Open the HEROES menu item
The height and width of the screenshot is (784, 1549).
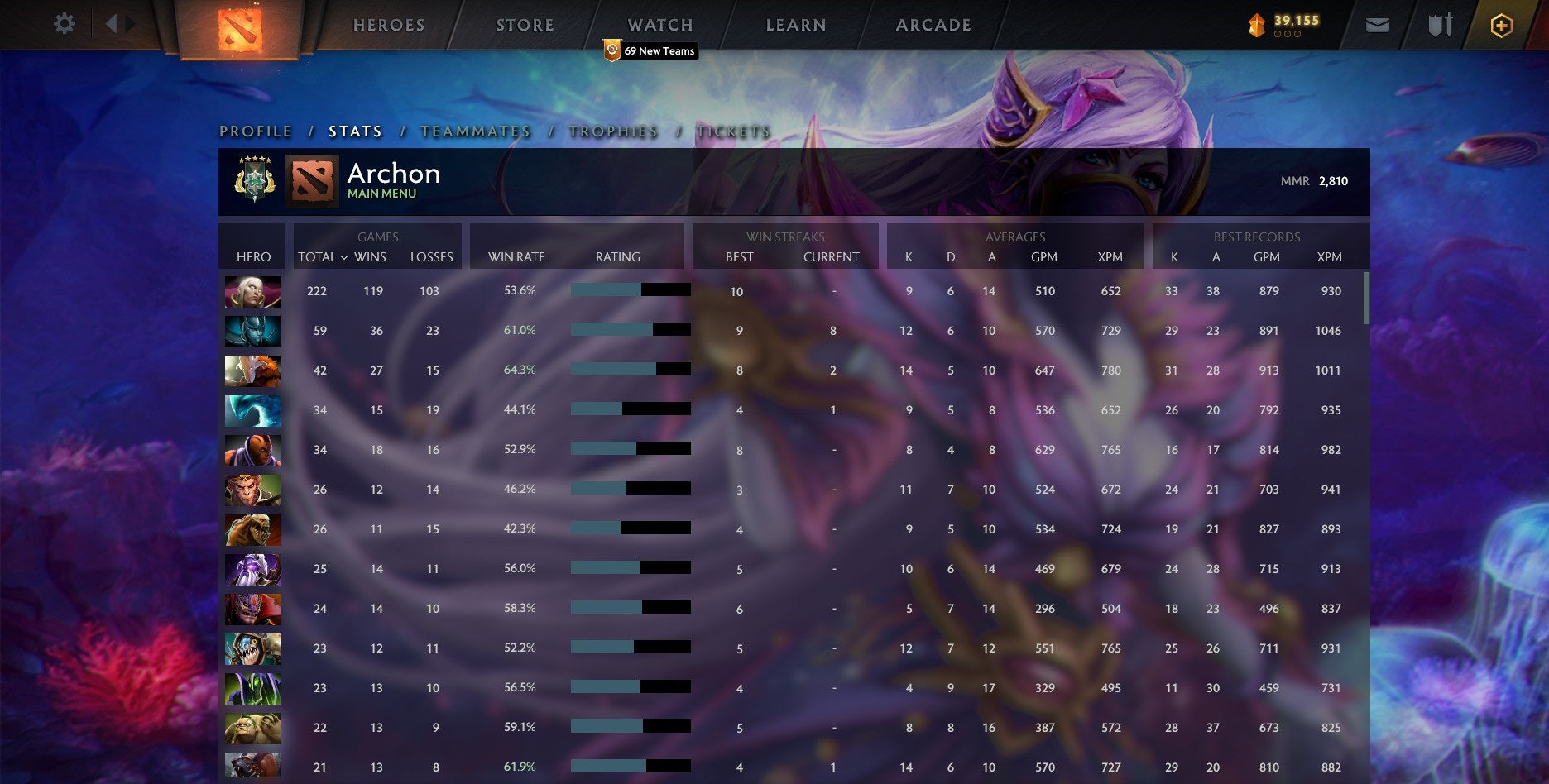click(x=389, y=25)
